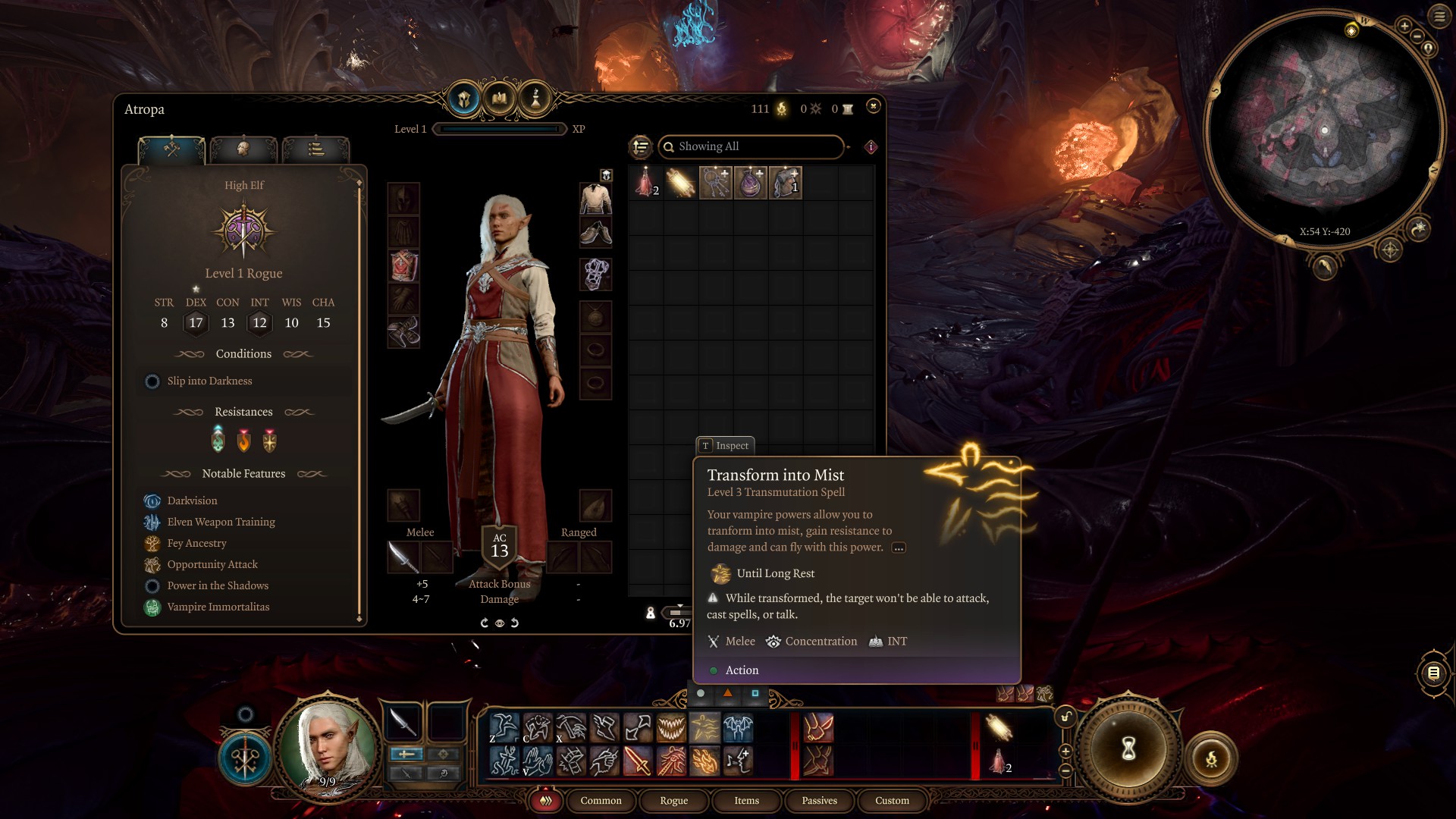Select Vampire Immortalitas feature
Viewport: 1456px width, 819px height.
click(218, 607)
